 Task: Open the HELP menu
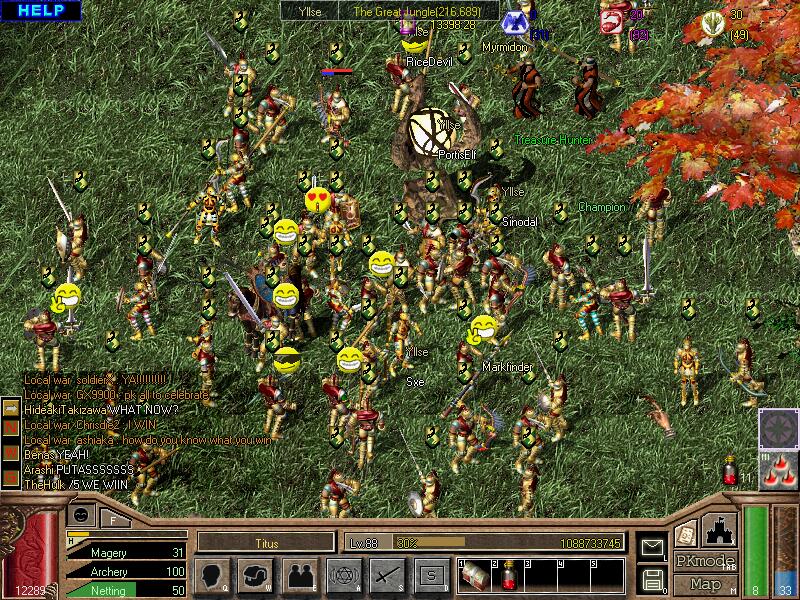point(41,11)
